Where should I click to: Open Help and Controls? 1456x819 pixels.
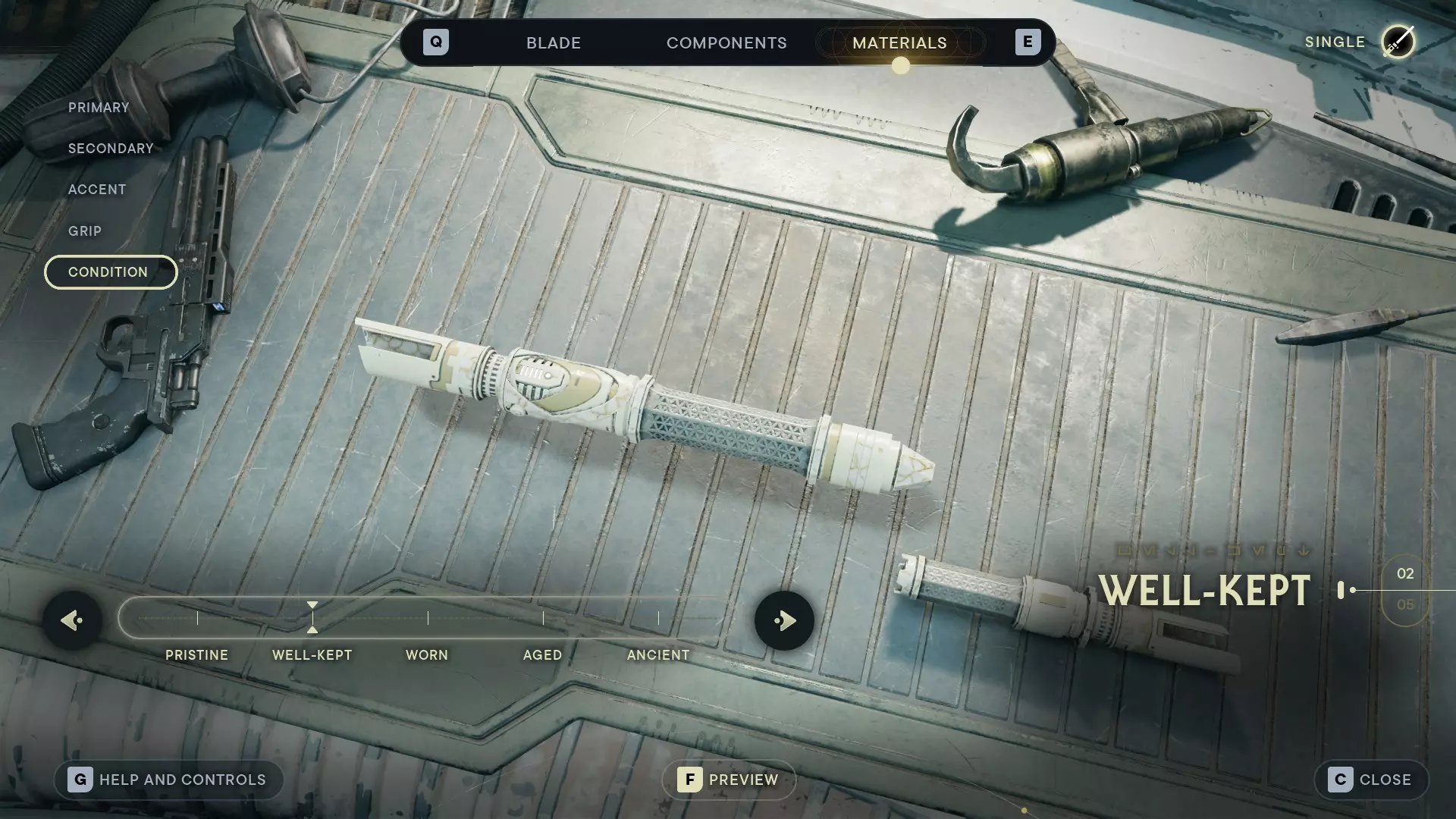pos(168,780)
